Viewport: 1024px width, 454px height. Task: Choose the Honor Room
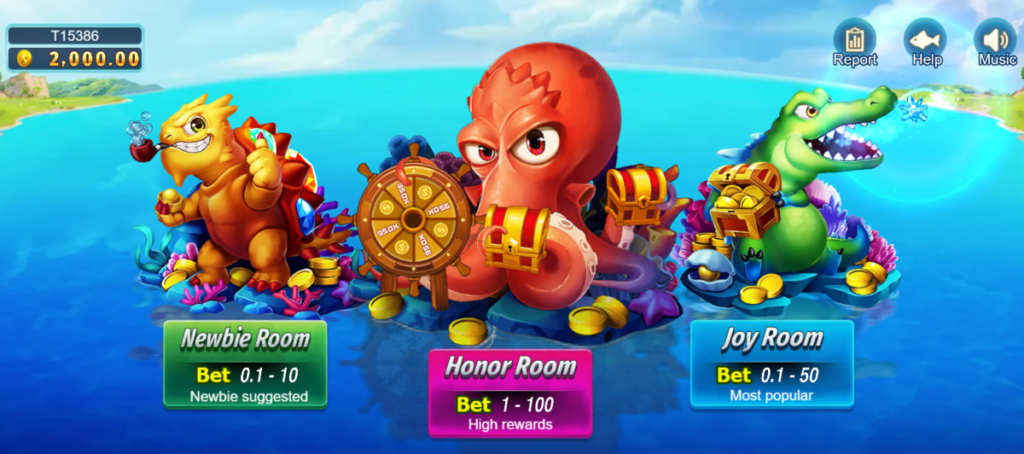(510, 393)
